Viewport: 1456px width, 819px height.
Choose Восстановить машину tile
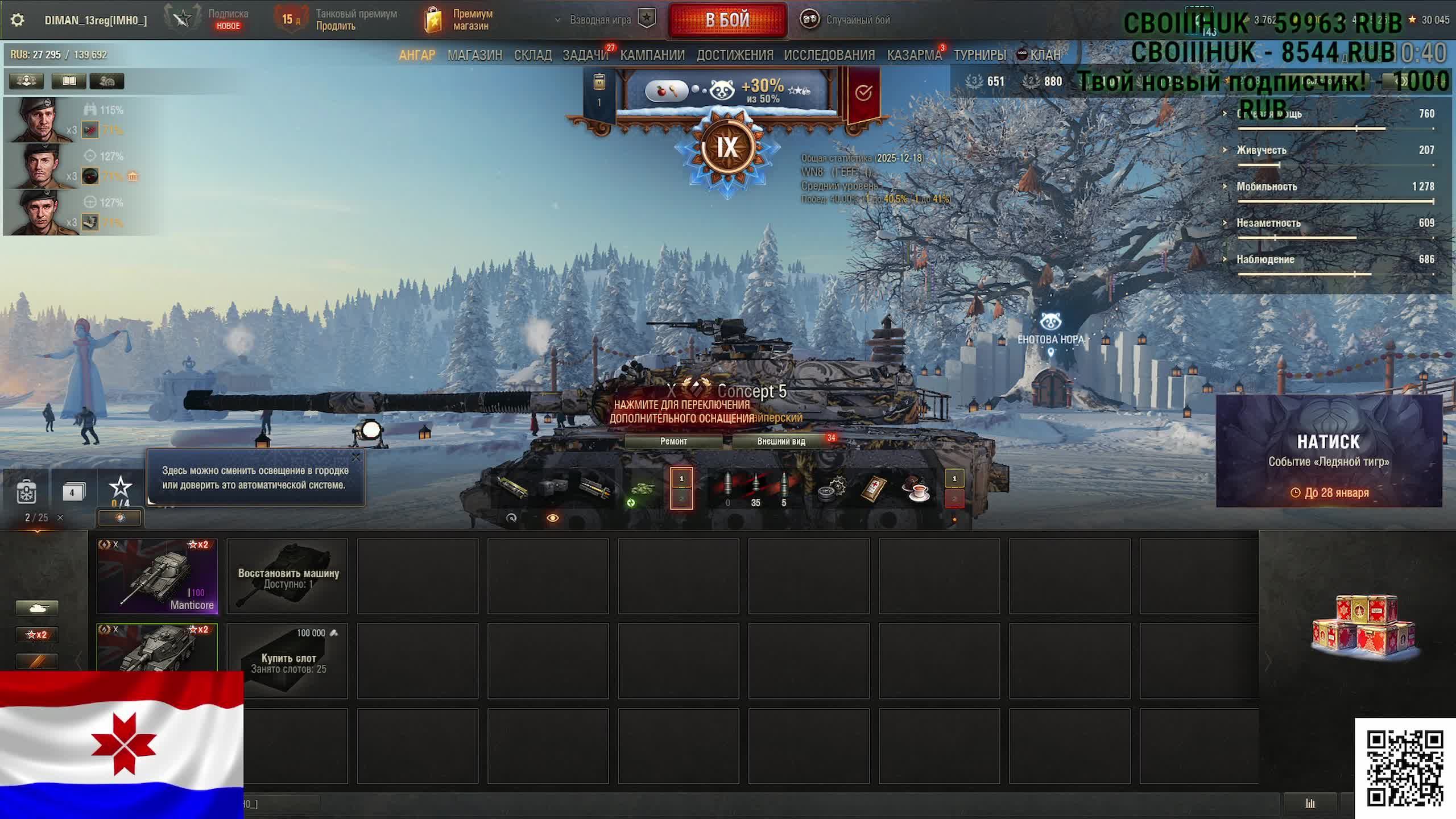pos(288,577)
